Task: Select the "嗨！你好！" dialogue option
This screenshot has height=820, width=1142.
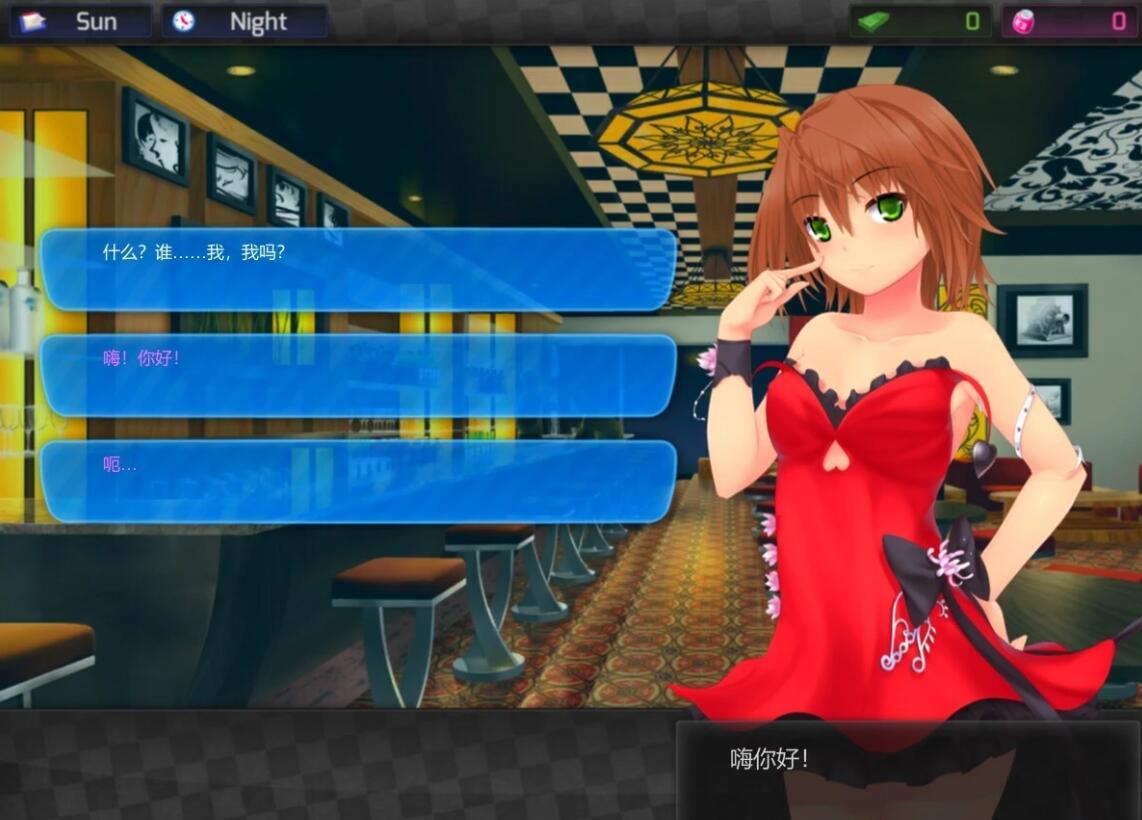Action: pos(358,375)
